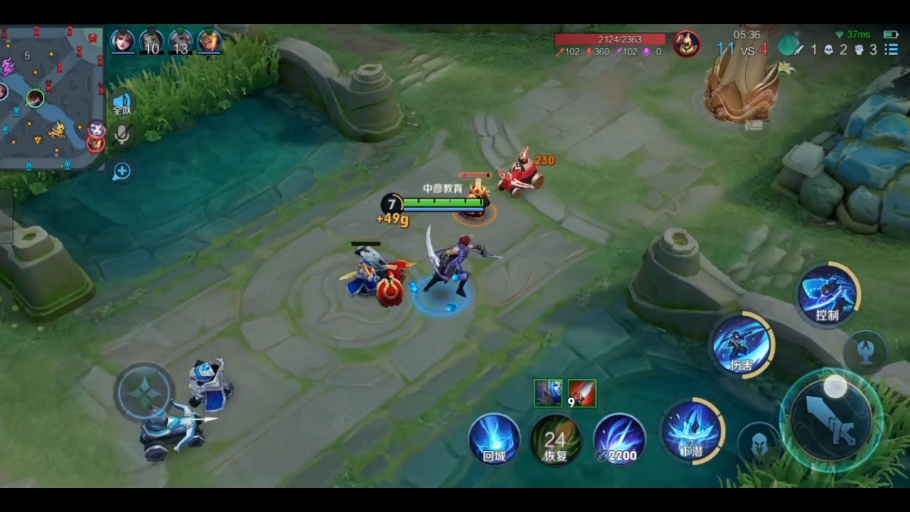
Task: Select the enemy hero portrait beside health bar
Action: click(686, 43)
